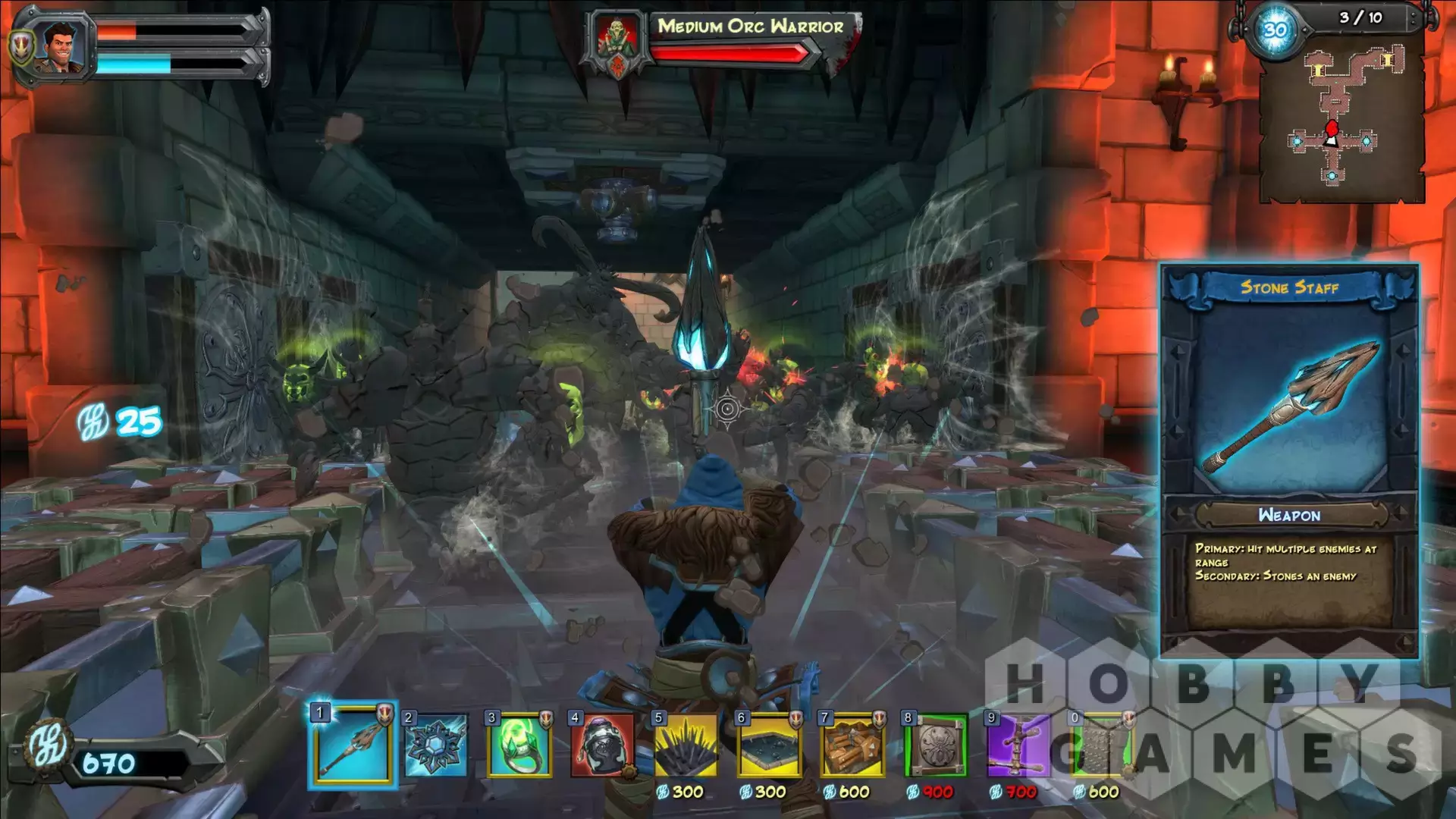Select the dark helmet trinket in slot 4
This screenshot has height=819, width=1456.
pyautogui.click(x=603, y=745)
